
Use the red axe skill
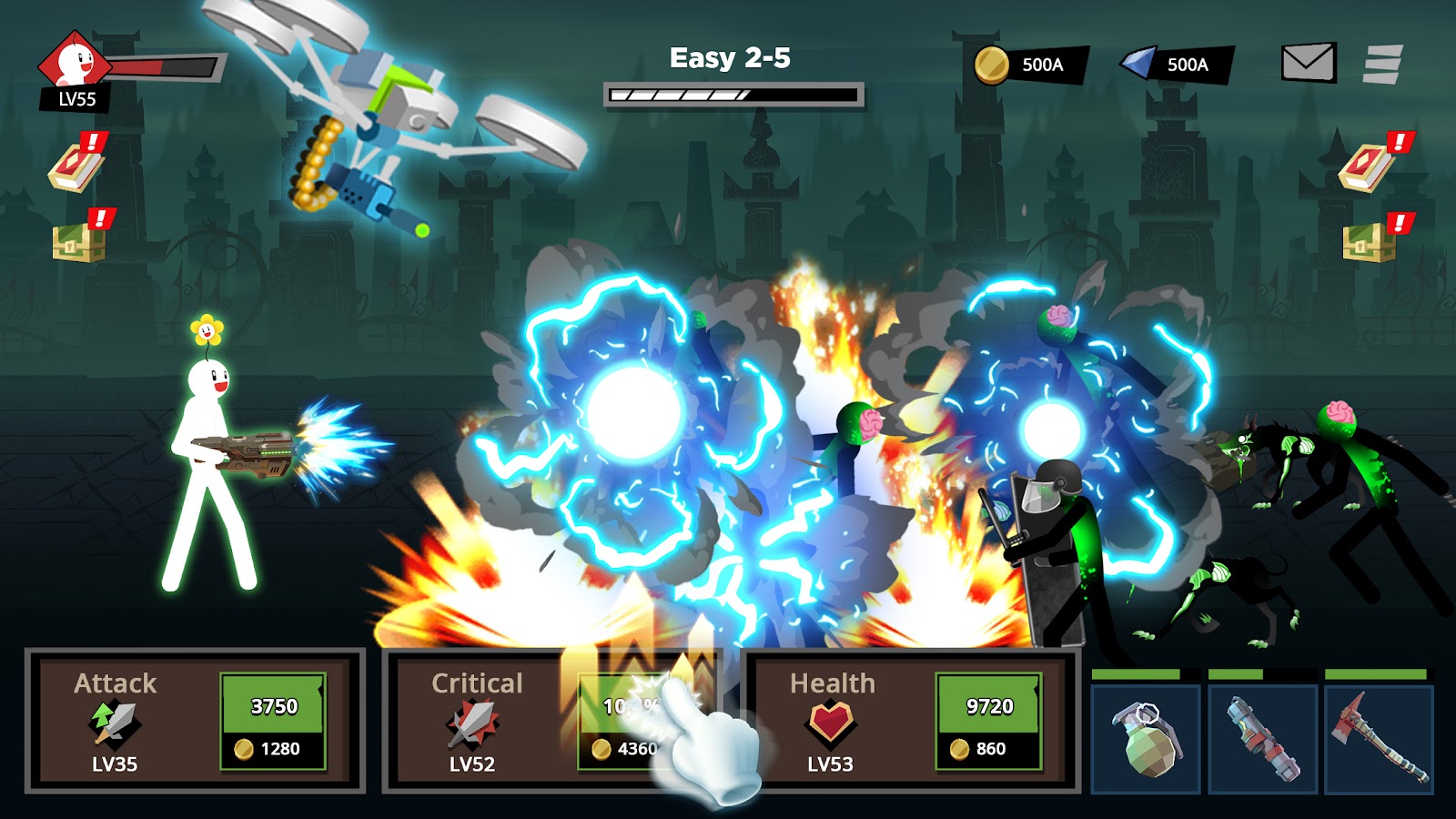tap(1379, 739)
